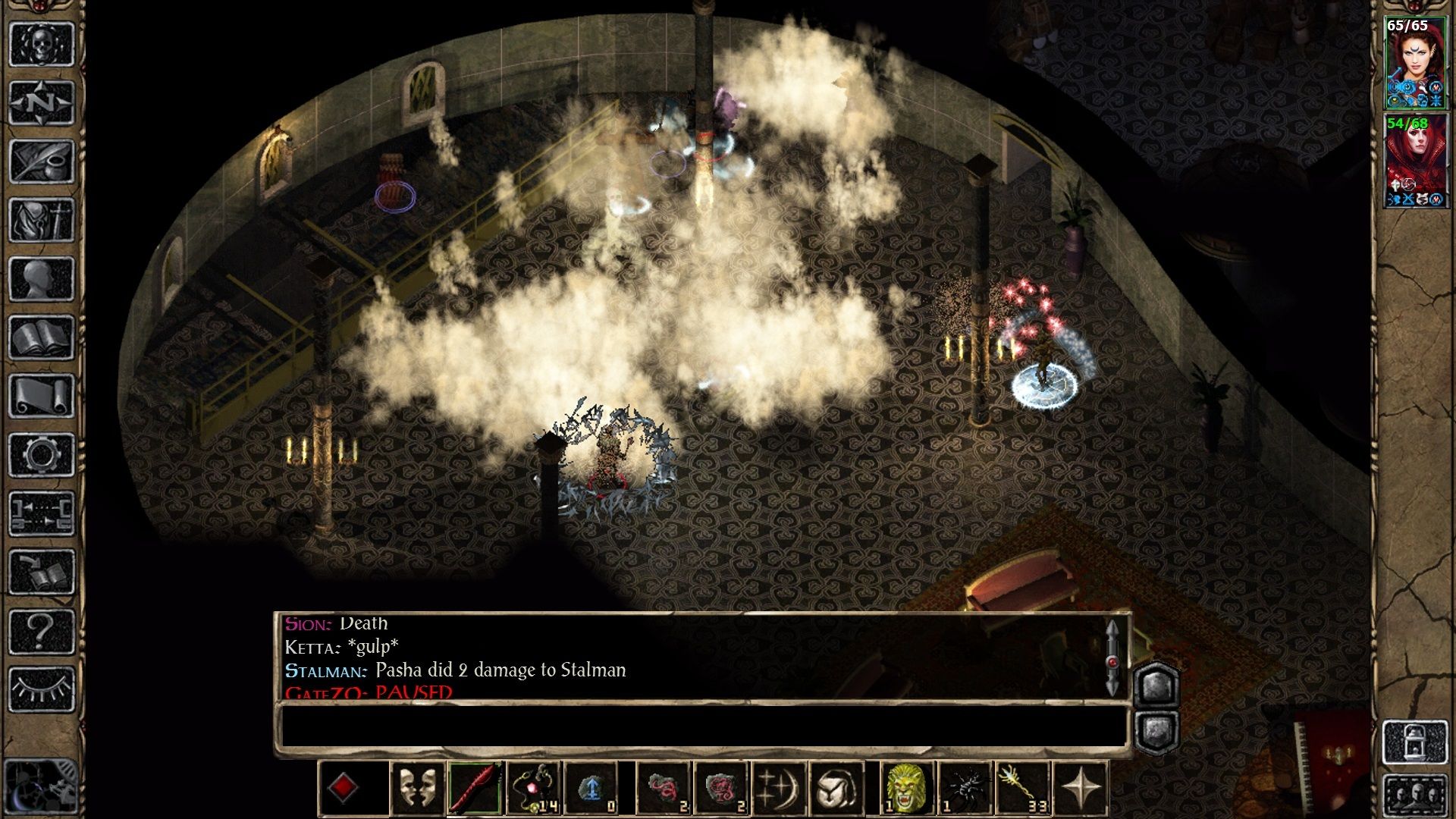The width and height of the screenshot is (1456, 819).
Task: Click the chat input field
Action: 701,726
